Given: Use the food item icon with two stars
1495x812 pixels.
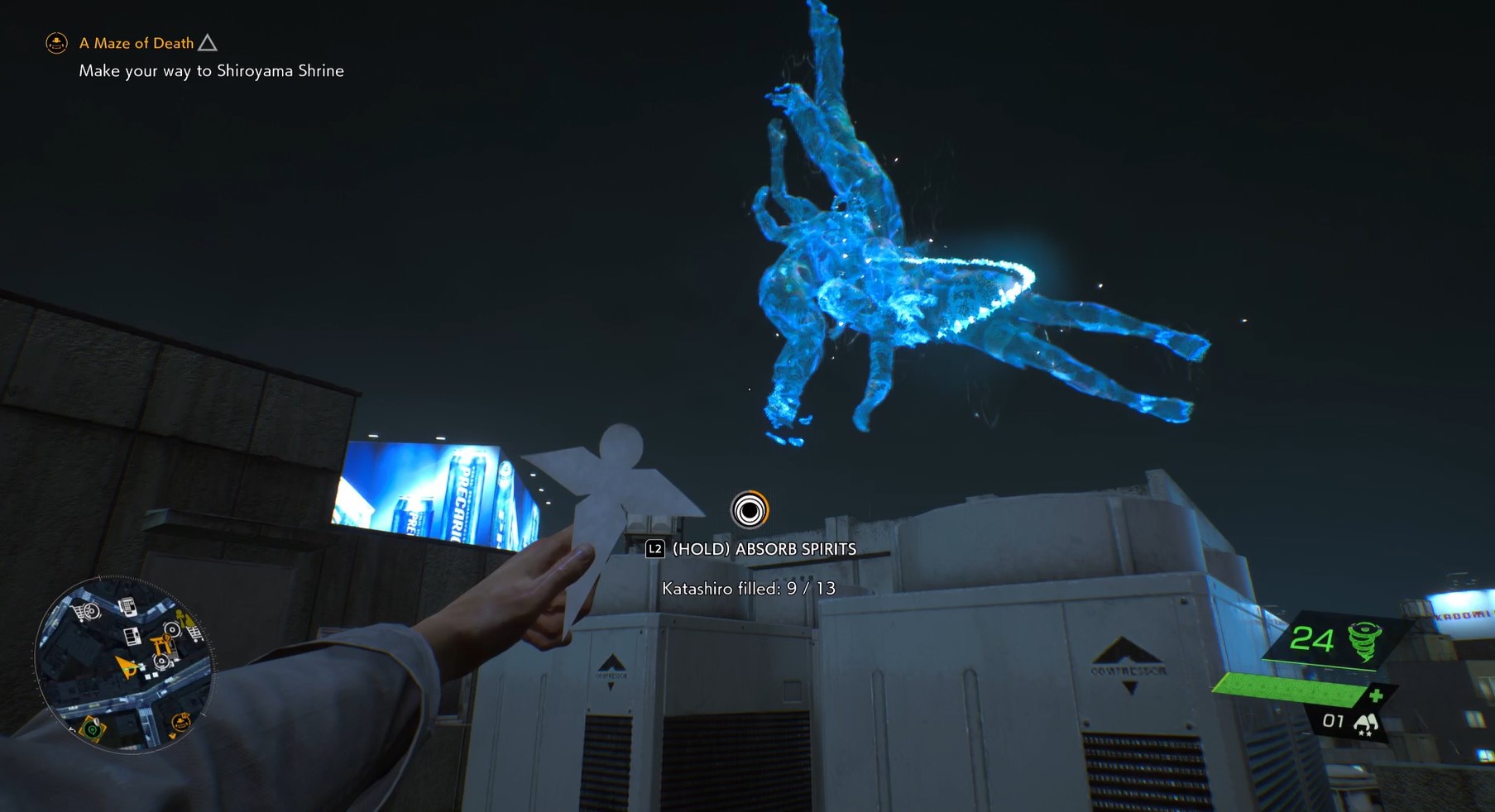Looking at the screenshot, I should (x=1365, y=724).
